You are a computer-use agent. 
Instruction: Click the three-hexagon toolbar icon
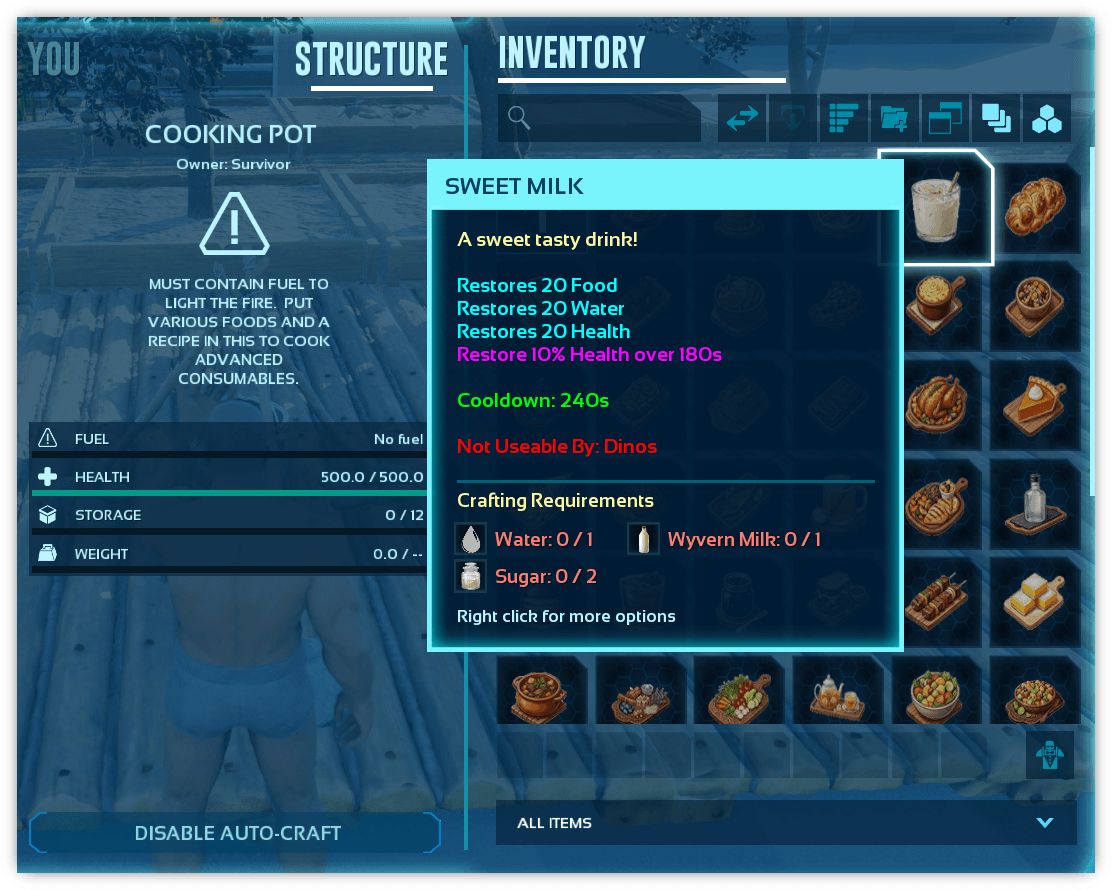(1047, 119)
